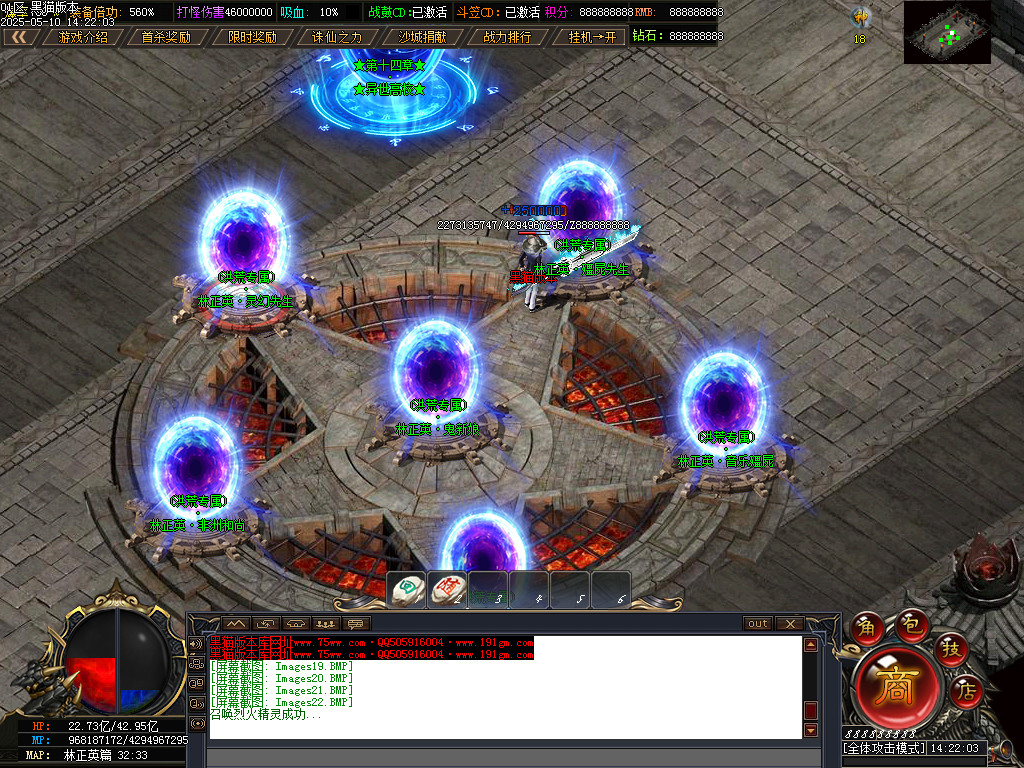Close the chat panel with the X button

click(790, 624)
